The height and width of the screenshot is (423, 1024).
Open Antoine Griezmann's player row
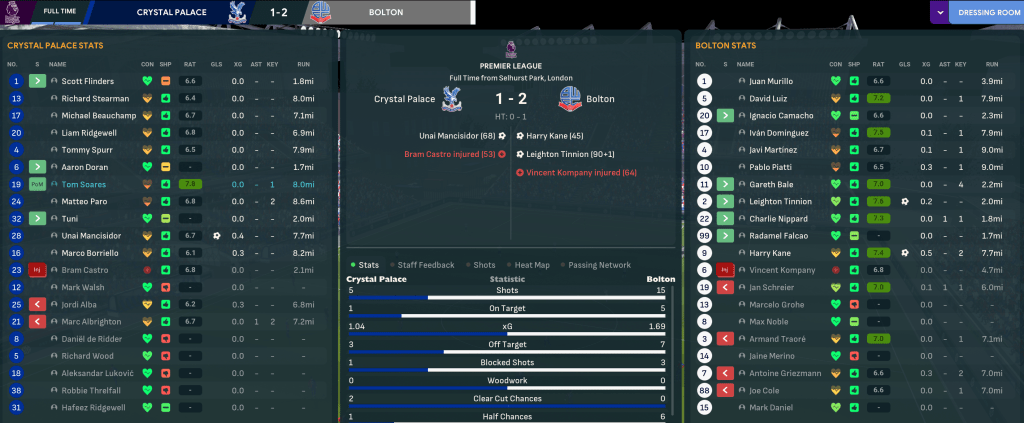[x=782, y=373]
